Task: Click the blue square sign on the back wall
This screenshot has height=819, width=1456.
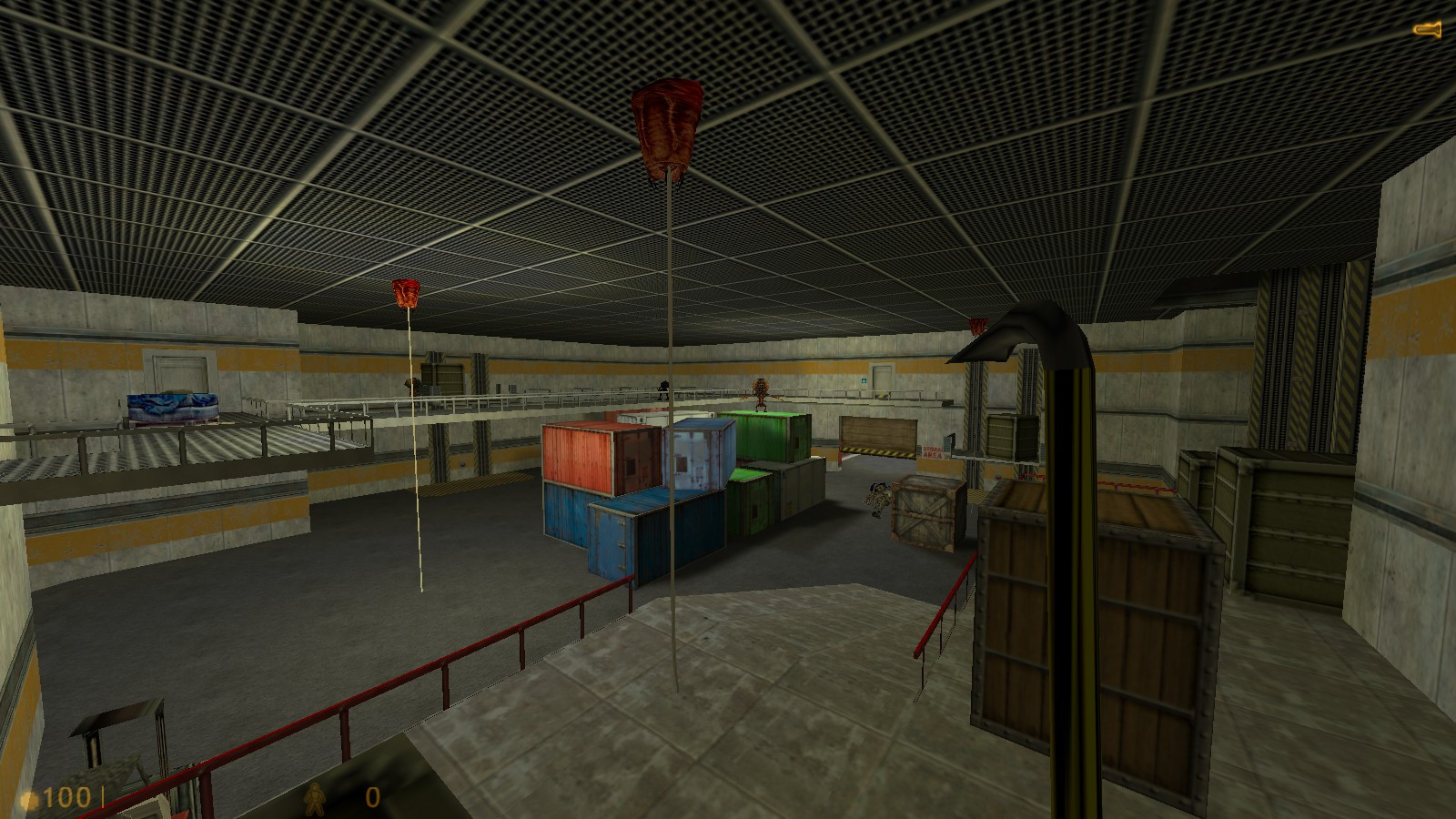Action: tap(864, 380)
